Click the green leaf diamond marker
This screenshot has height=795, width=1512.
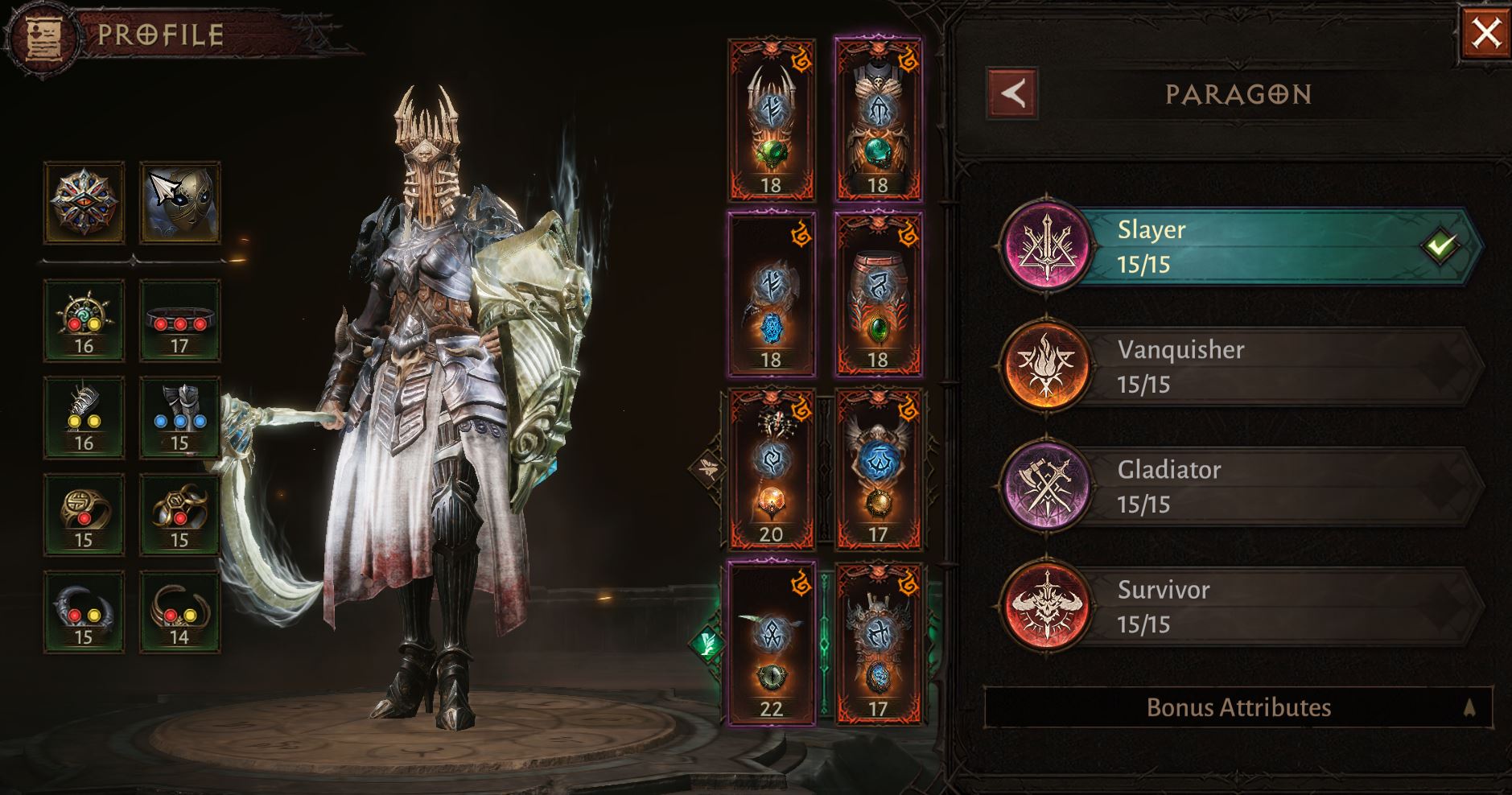point(708,643)
